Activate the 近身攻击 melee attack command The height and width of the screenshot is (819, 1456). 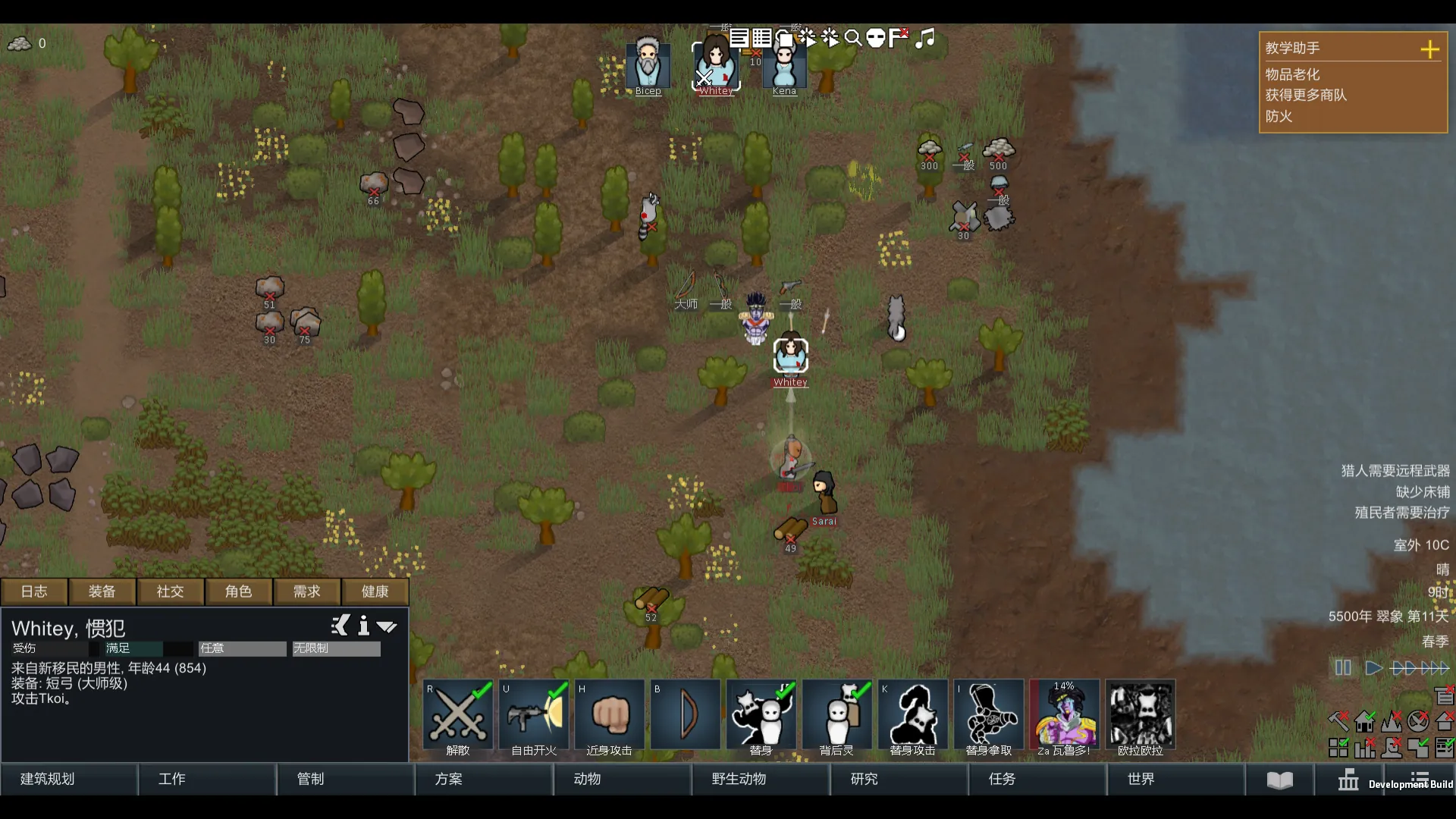point(610,718)
